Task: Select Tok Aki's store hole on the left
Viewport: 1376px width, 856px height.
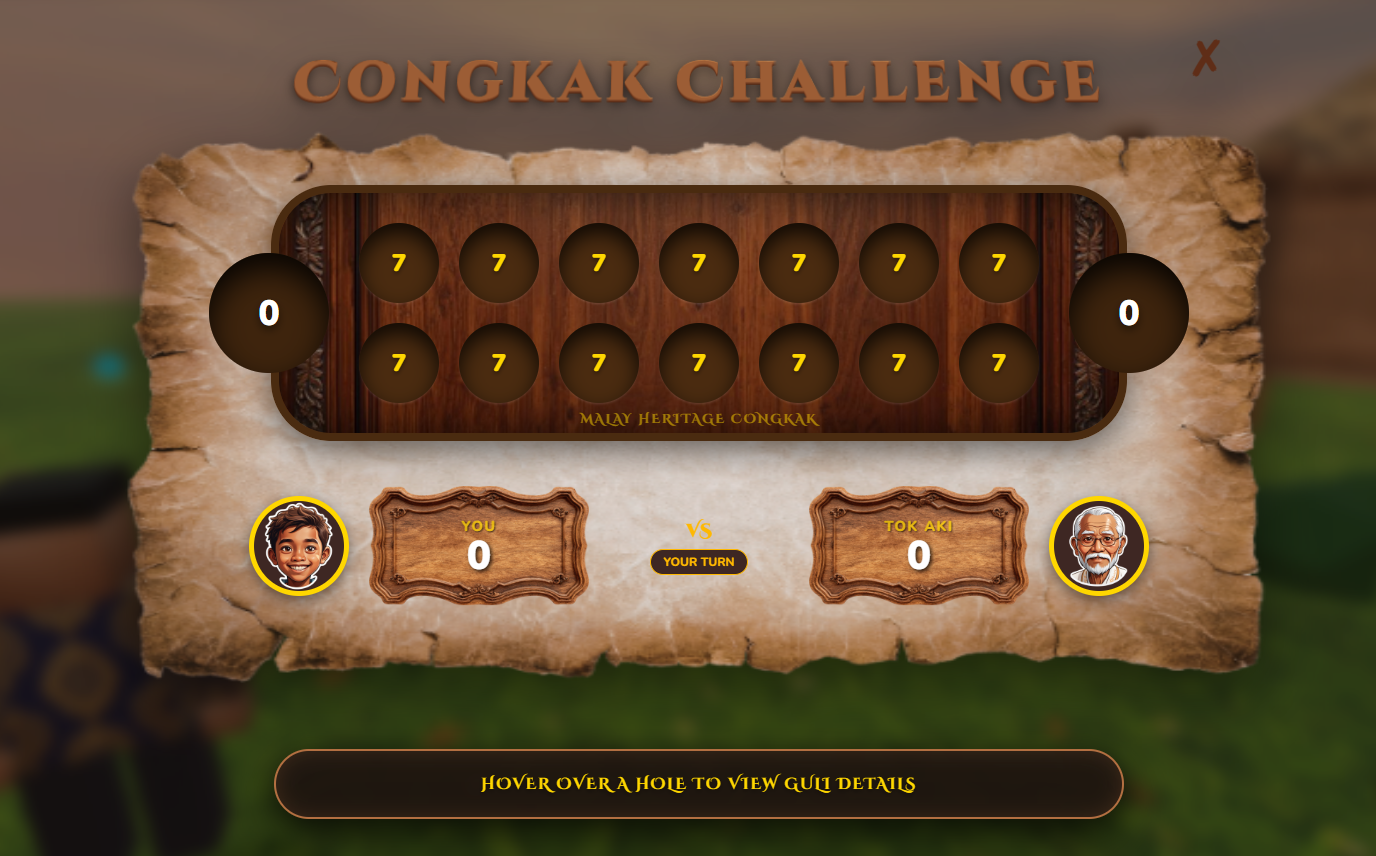Action: tap(270, 311)
